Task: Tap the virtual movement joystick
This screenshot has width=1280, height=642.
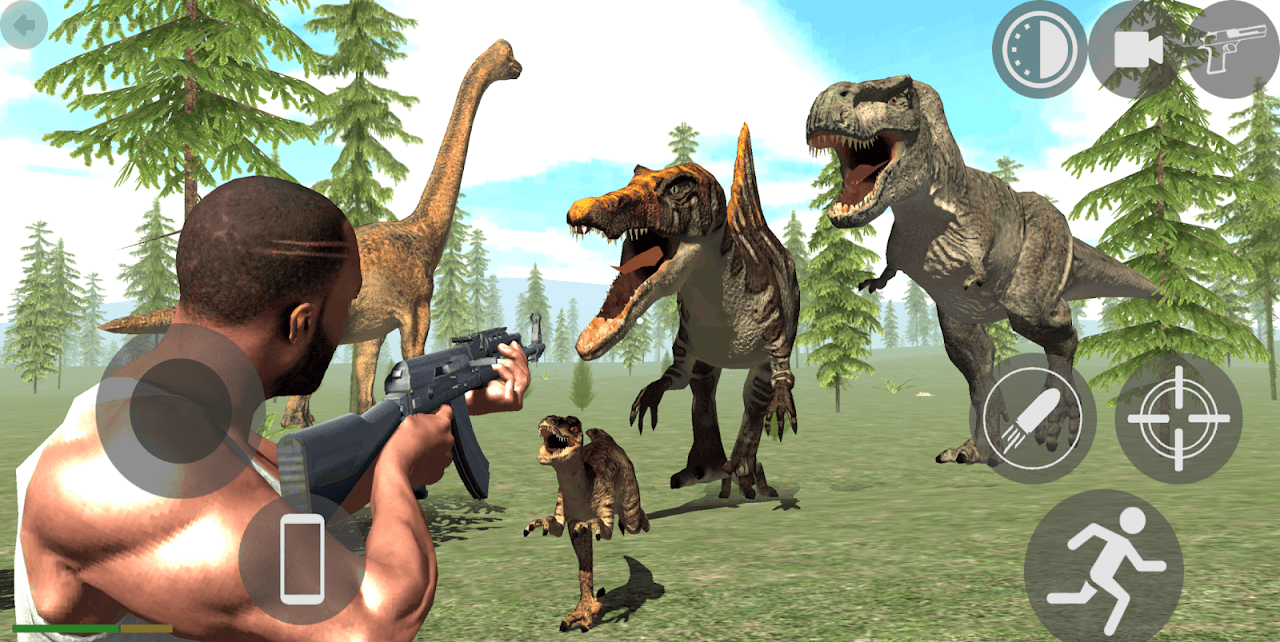Action: (181, 410)
